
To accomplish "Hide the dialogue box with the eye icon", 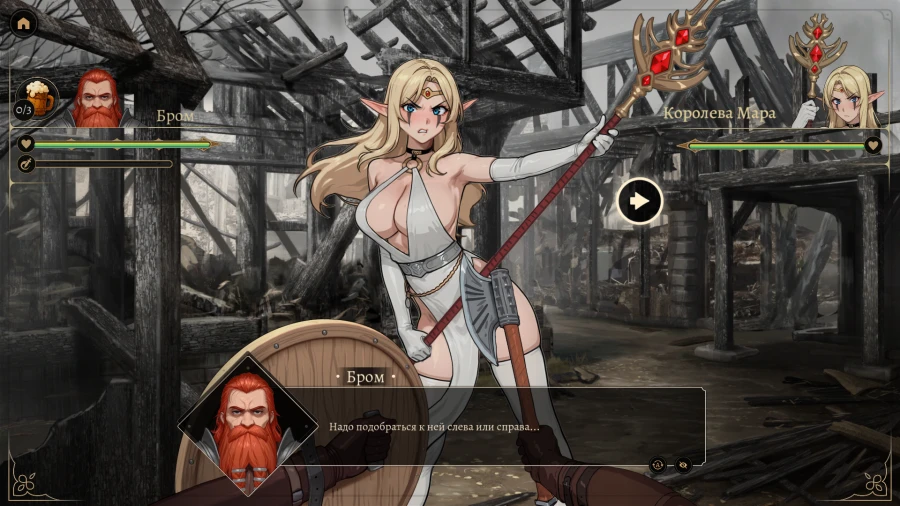I will pos(683,464).
